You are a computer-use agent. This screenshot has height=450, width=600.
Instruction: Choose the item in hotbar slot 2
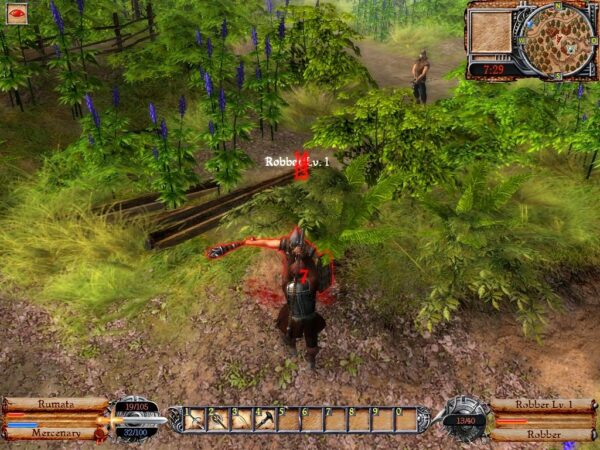pyautogui.click(x=218, y=419)
